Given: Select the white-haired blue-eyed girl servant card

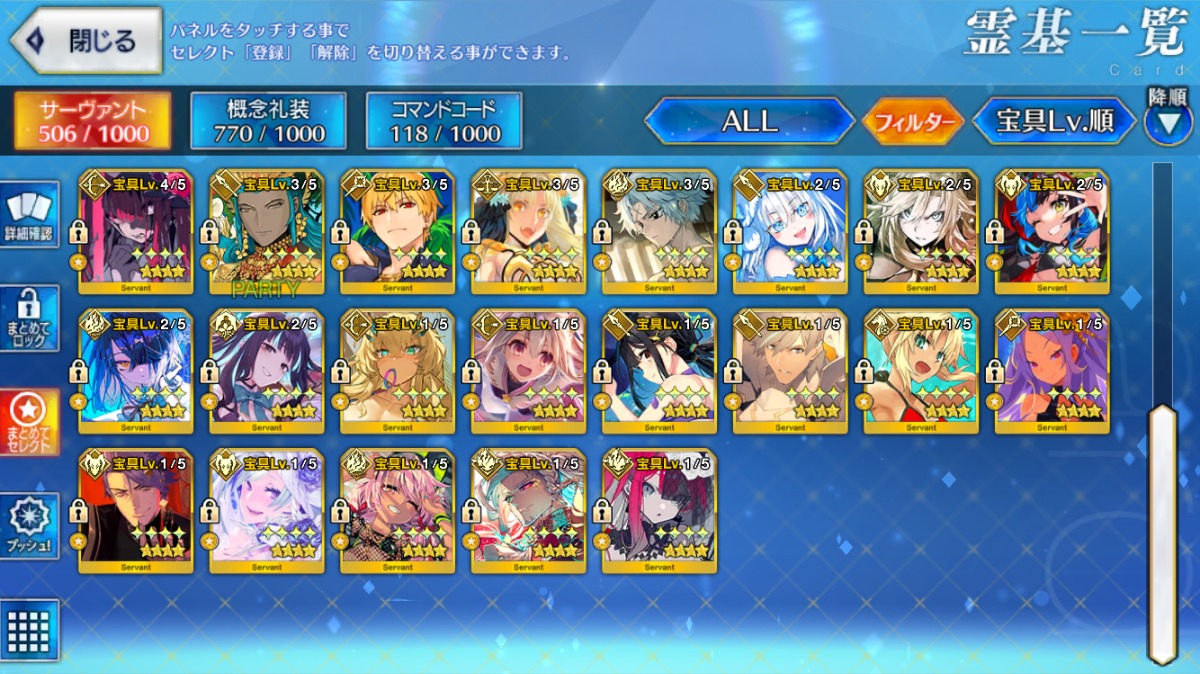Looking at the screenshot, I should tap(790, 232).
